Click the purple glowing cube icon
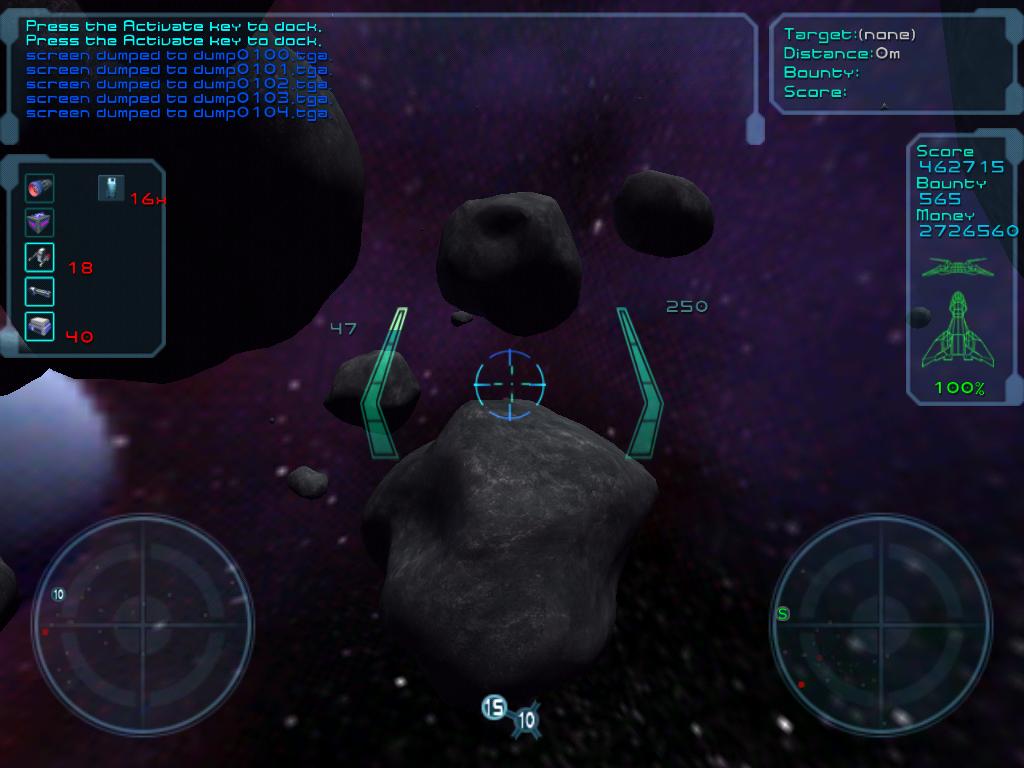Viewport: 1024px width, 768px height. click(40, 223)
